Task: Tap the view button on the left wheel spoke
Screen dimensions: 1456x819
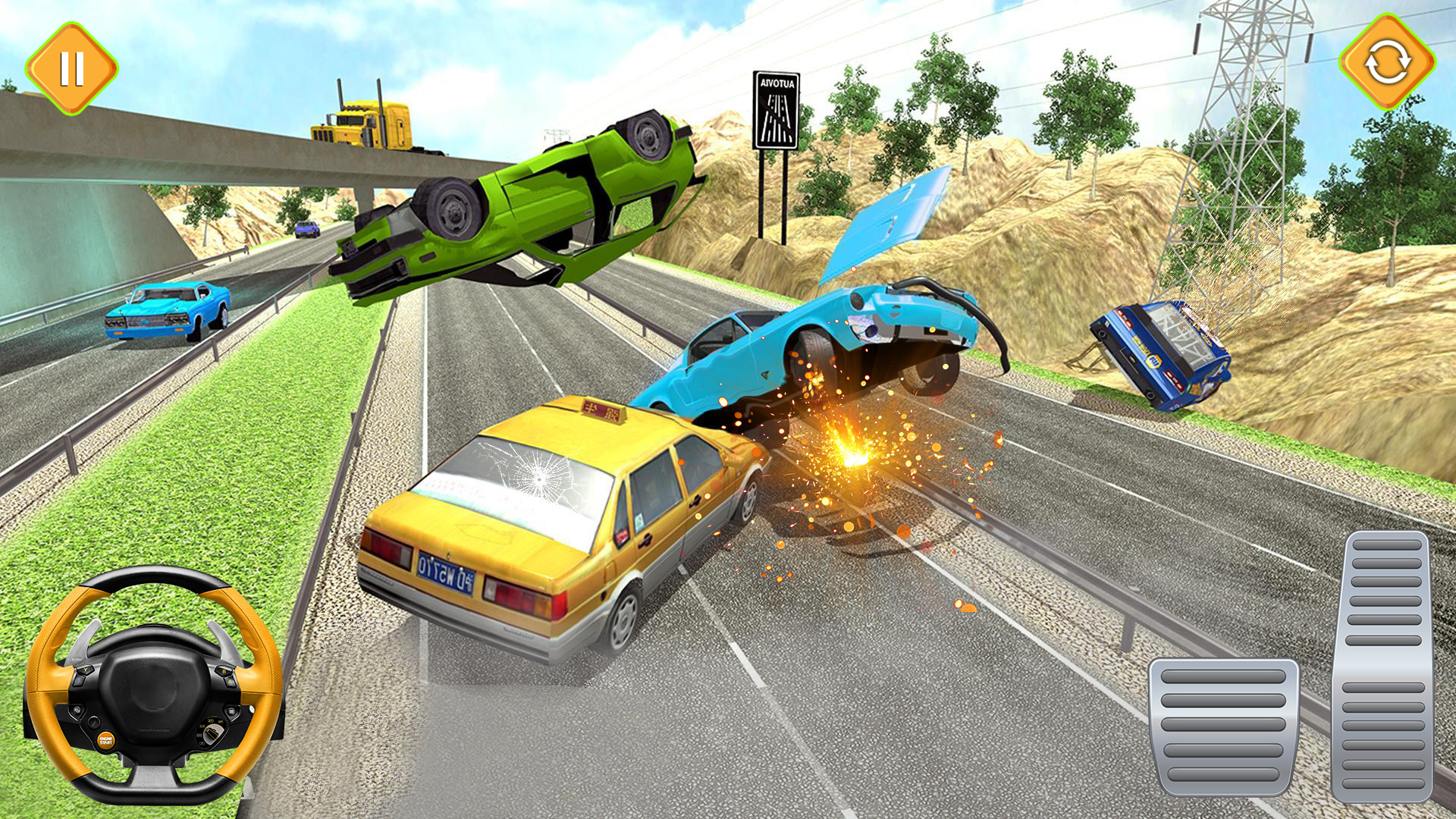Action: [76, 710]
